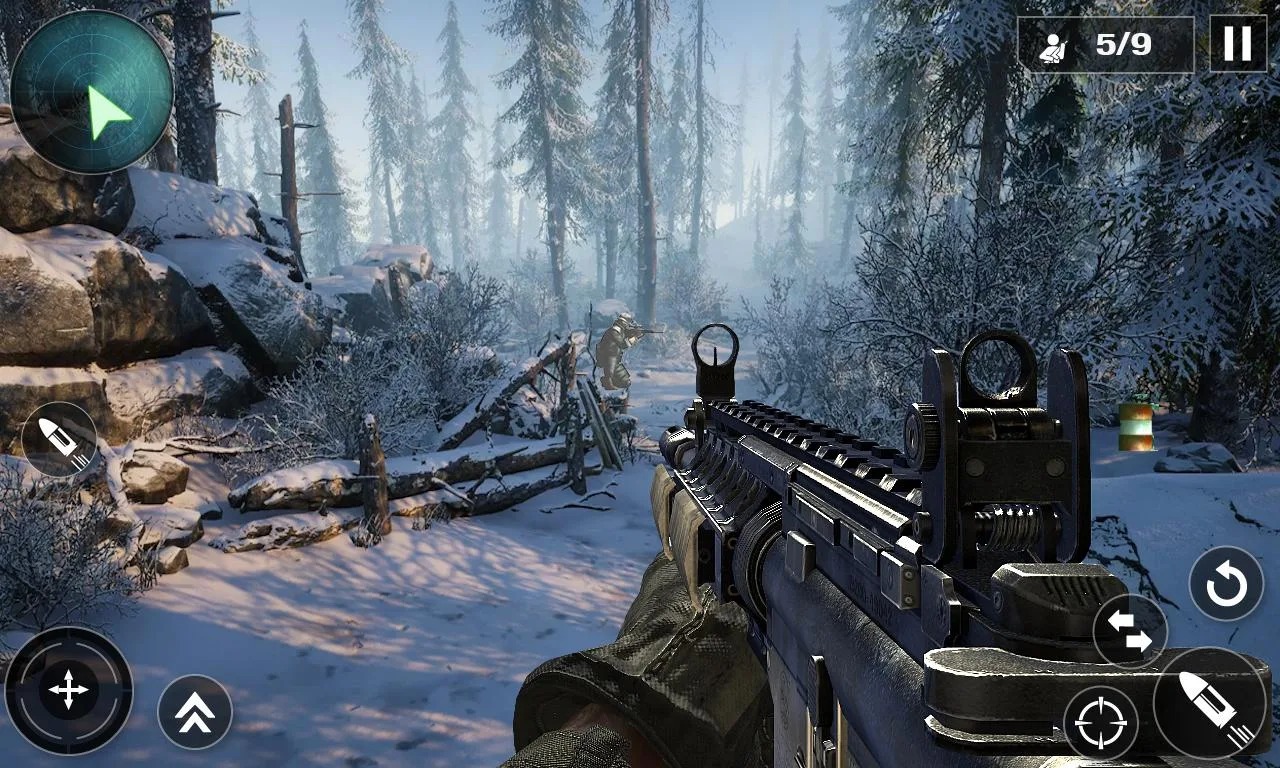The height and width of the screenshot is (768, 1280).
Task: Toggle sprint with the double chevron button
Action: tap(196, 712)
